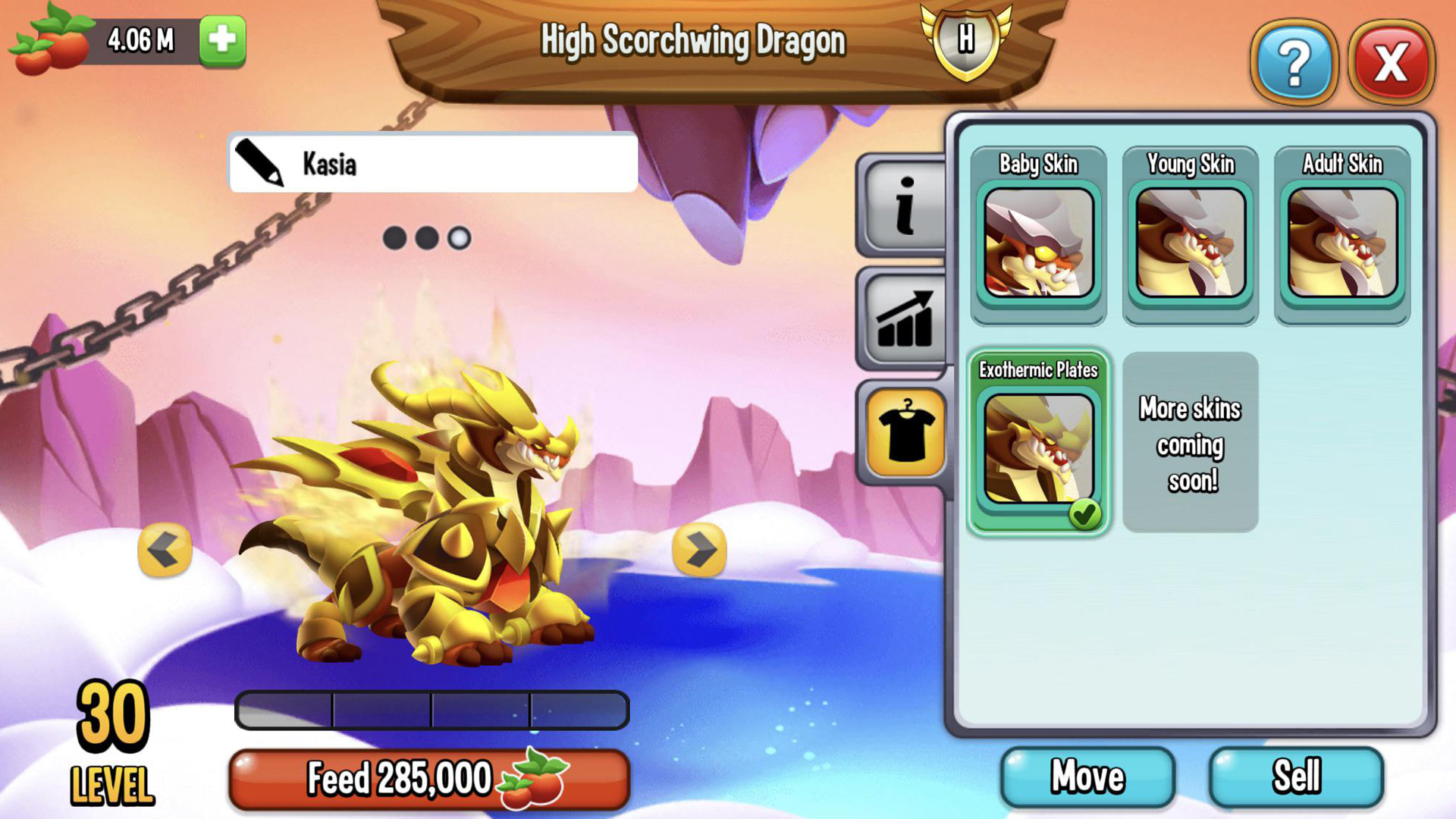Click the Kasia name input field
This screenshot has height=819, width=1456.
[x=432, y=164]
